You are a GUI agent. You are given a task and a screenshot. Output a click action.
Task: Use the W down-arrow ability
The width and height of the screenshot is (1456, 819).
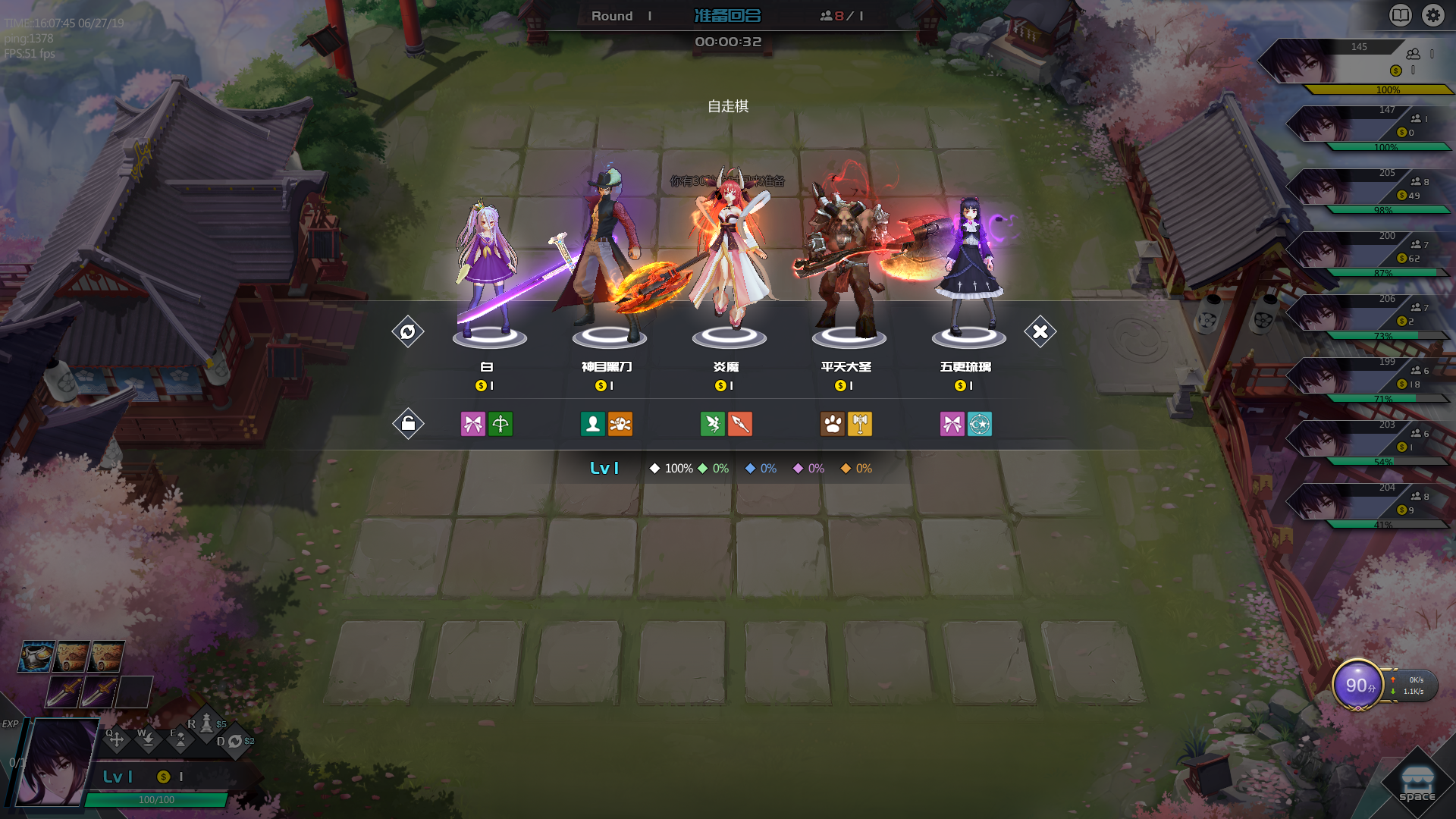pyautogui.click(x=148, y=739)
